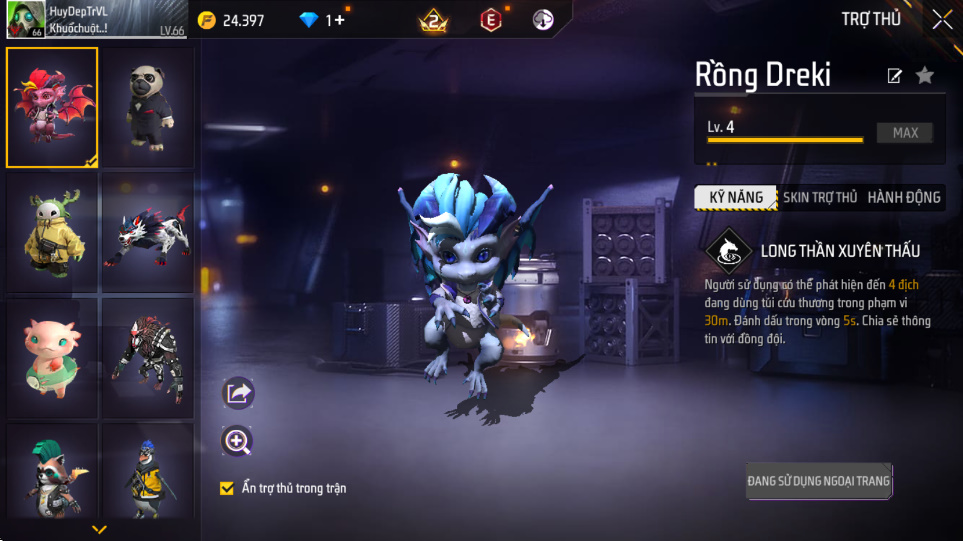
Task: Select the pink axolotl pet
Action: (x=52, y=360)
